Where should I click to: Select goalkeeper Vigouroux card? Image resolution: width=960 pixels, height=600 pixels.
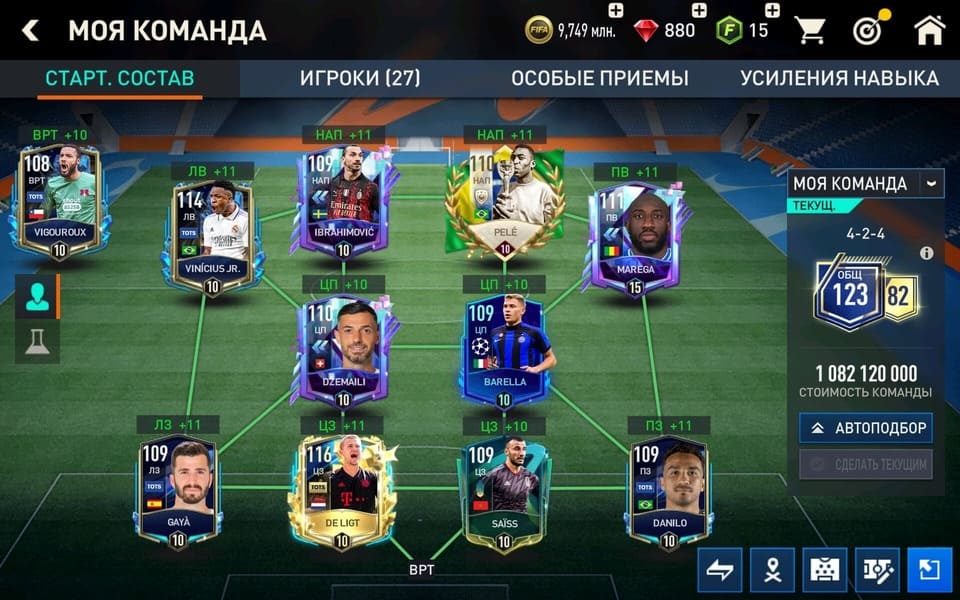click(x=59, y=200)
